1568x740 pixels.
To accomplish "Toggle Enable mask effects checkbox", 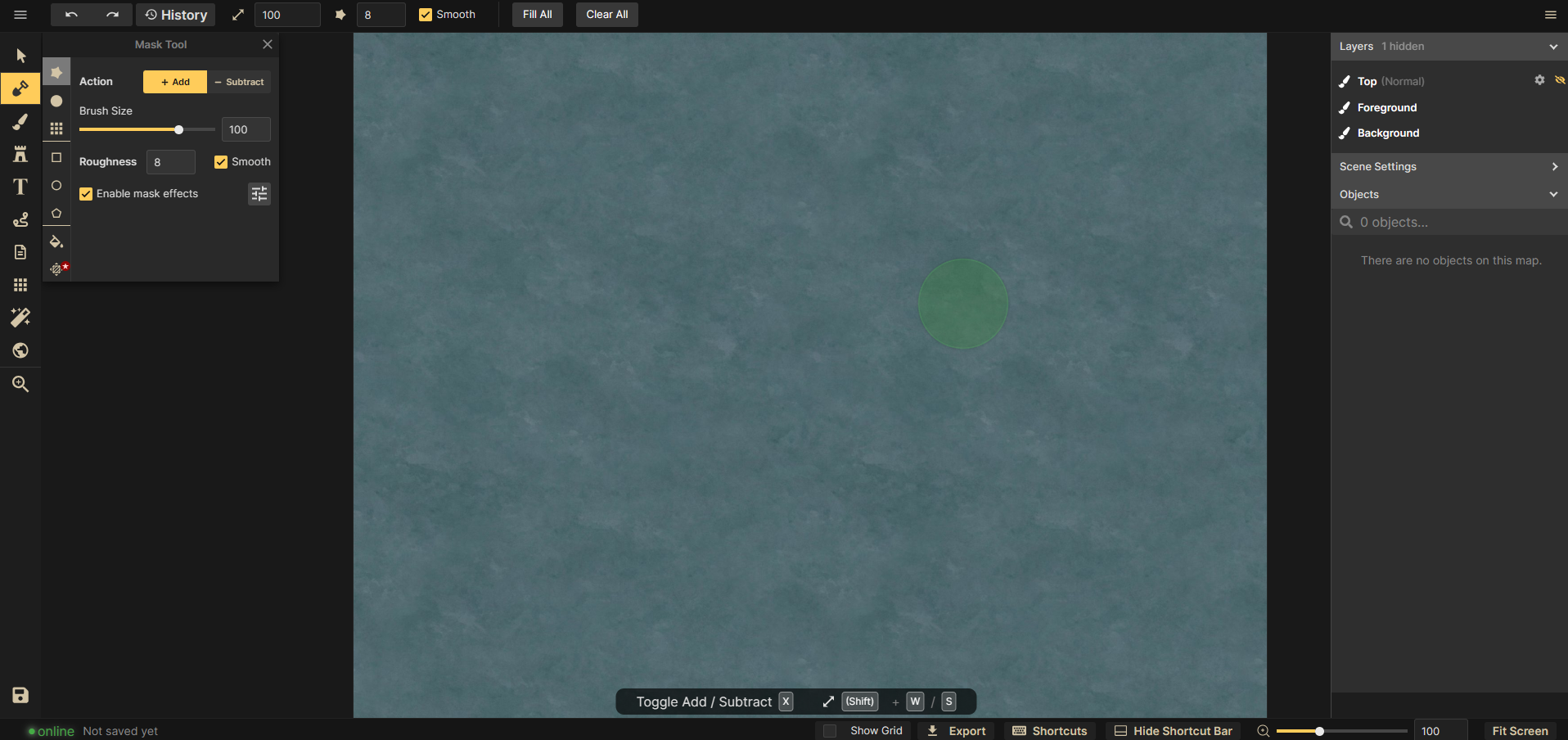I will coord(86,194).
